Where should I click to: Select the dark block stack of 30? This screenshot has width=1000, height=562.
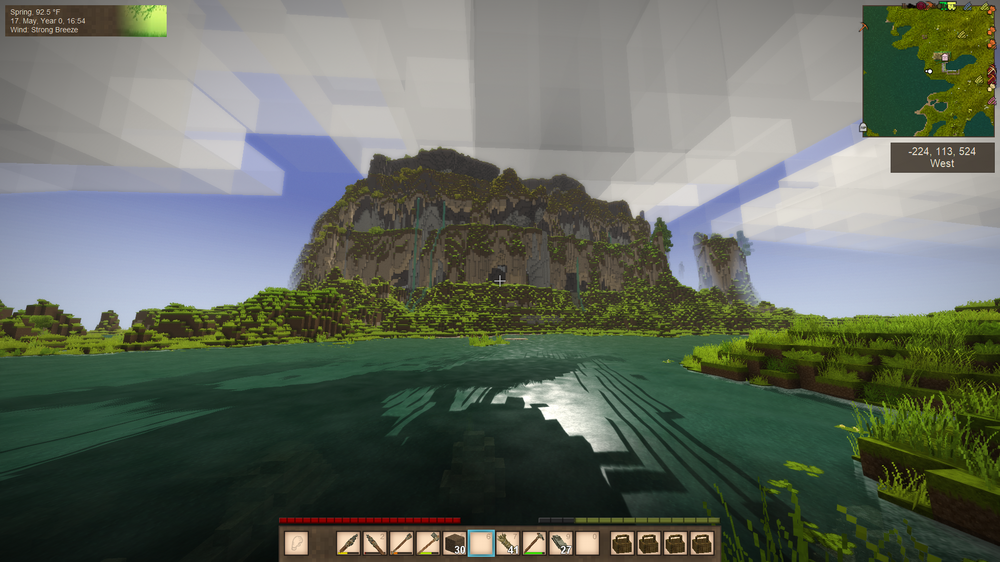coord(455,543)
